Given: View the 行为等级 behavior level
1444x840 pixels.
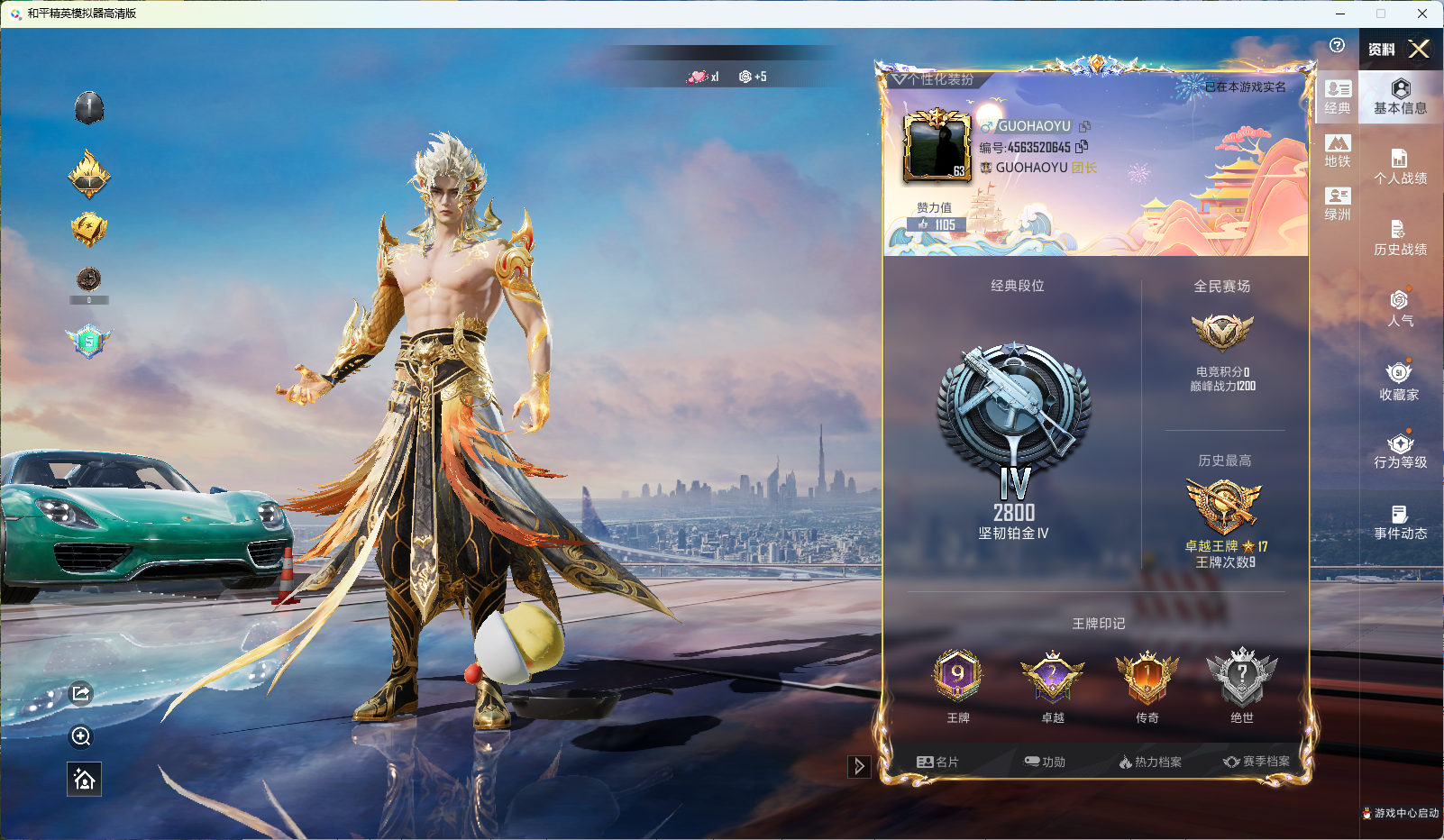Looking at the screenshot, I should pos(1400,451).
